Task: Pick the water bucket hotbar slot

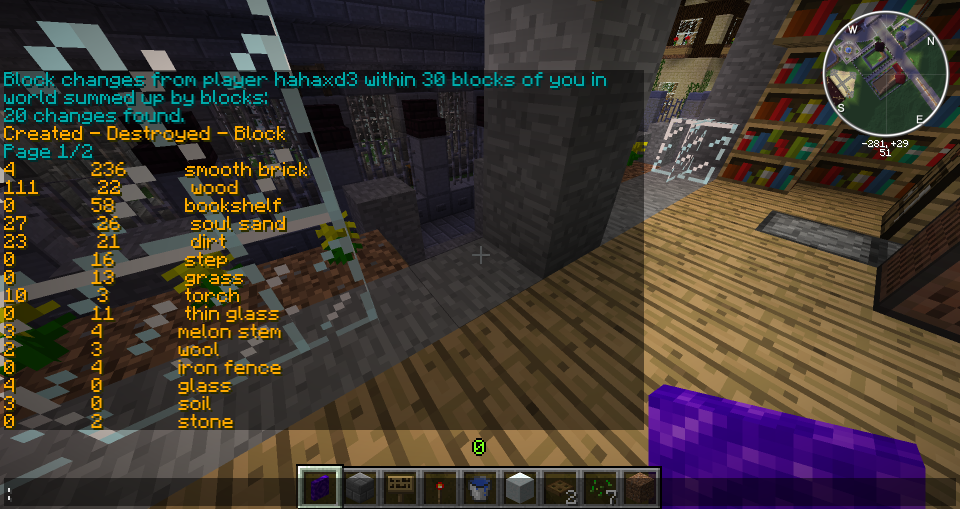Action: (480, 488)
